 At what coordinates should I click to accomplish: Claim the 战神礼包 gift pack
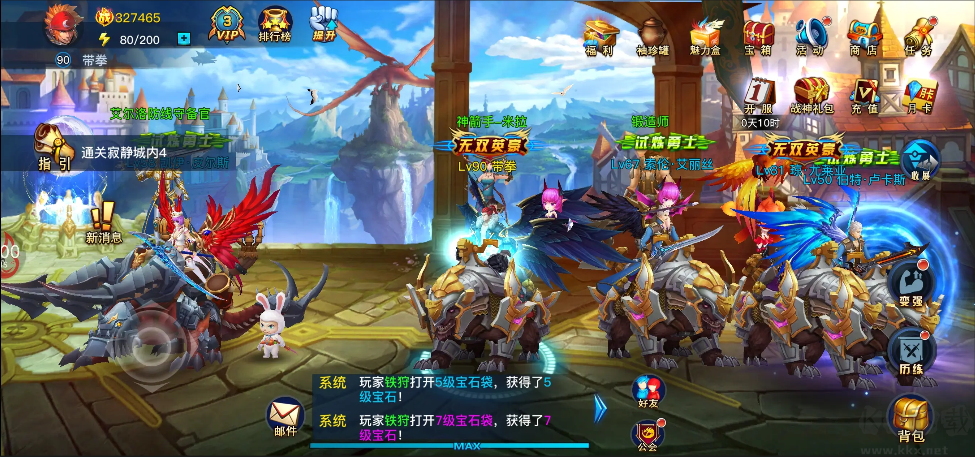[810, 95]
